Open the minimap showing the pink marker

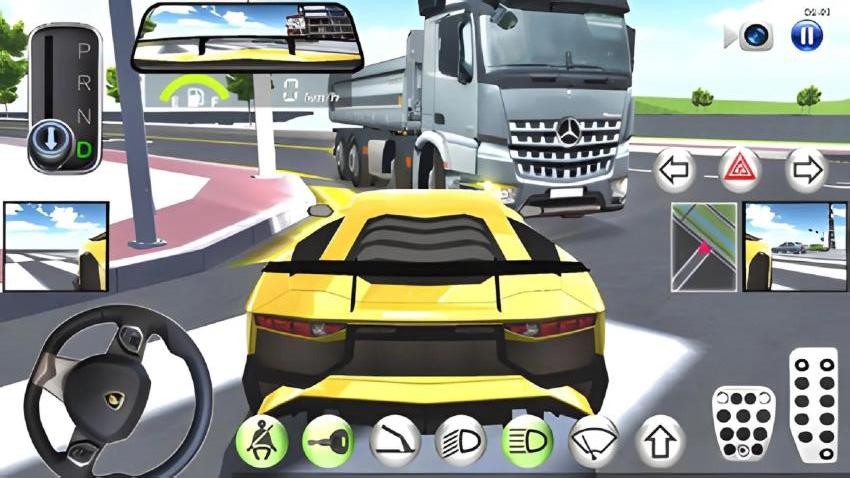pyautogui.click(x=703, y=246)
